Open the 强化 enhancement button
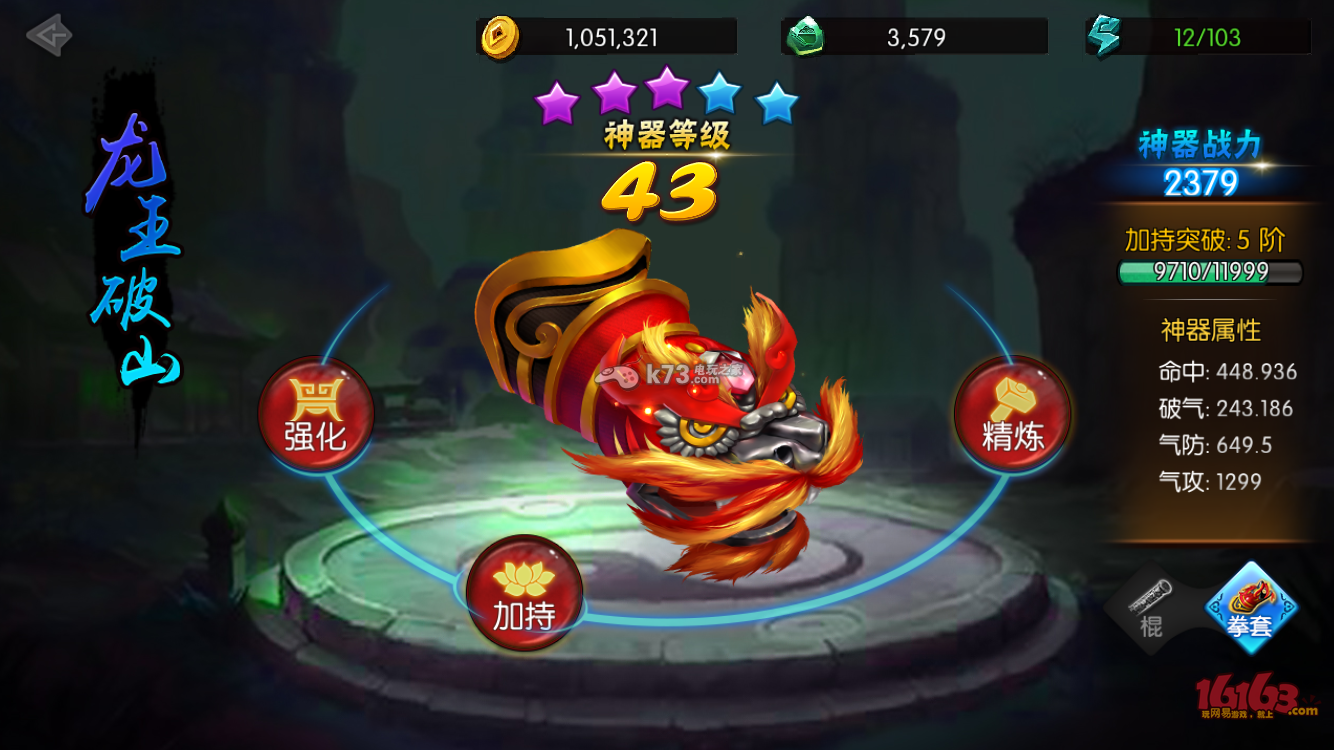Screen dimensions: 1334x750 316,414
